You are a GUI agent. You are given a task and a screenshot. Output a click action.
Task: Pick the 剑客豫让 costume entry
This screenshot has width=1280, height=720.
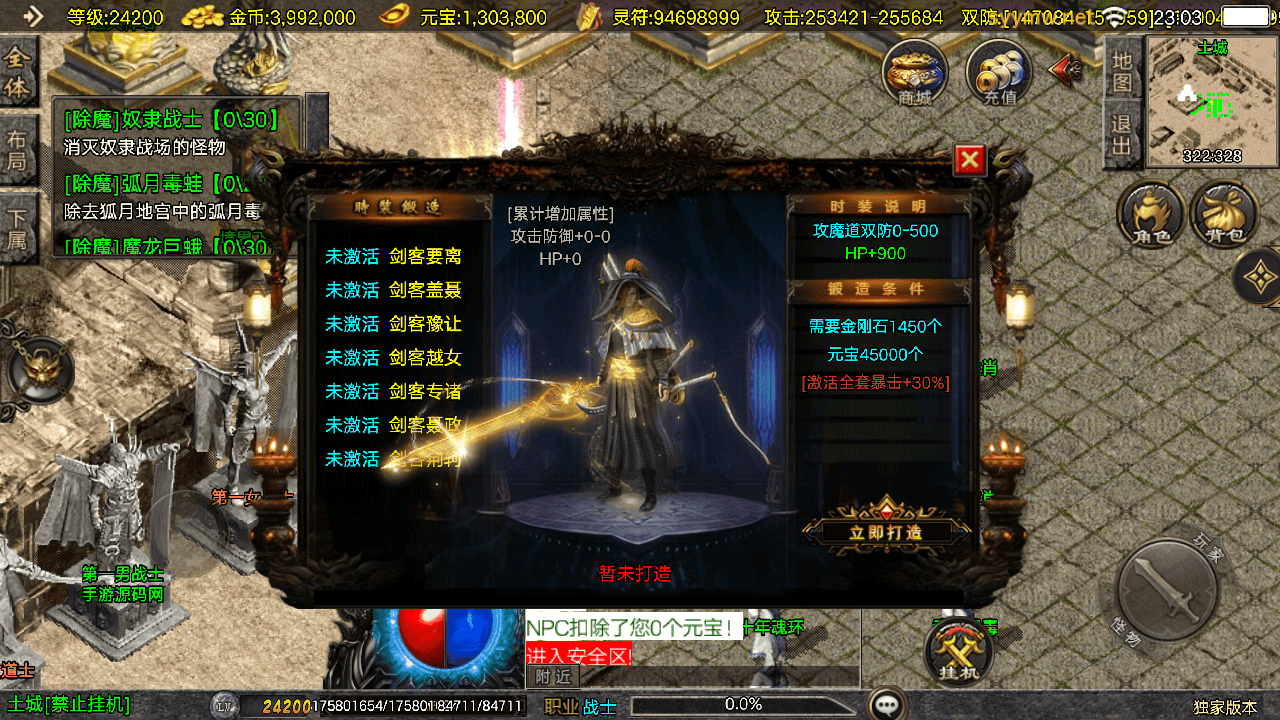point(394,324)
